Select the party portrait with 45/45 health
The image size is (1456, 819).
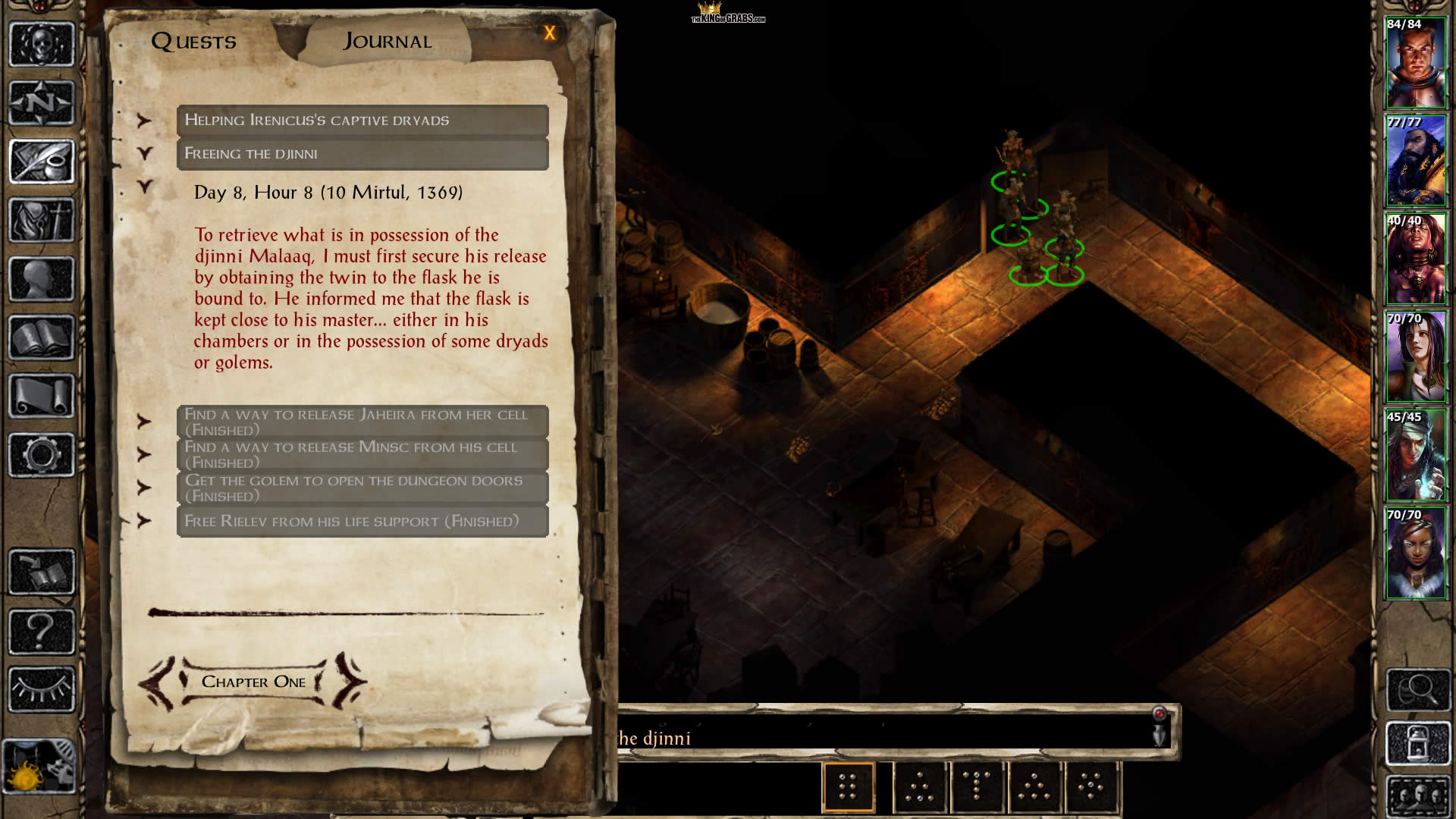pyautogui.click(x=1415, y=456)
